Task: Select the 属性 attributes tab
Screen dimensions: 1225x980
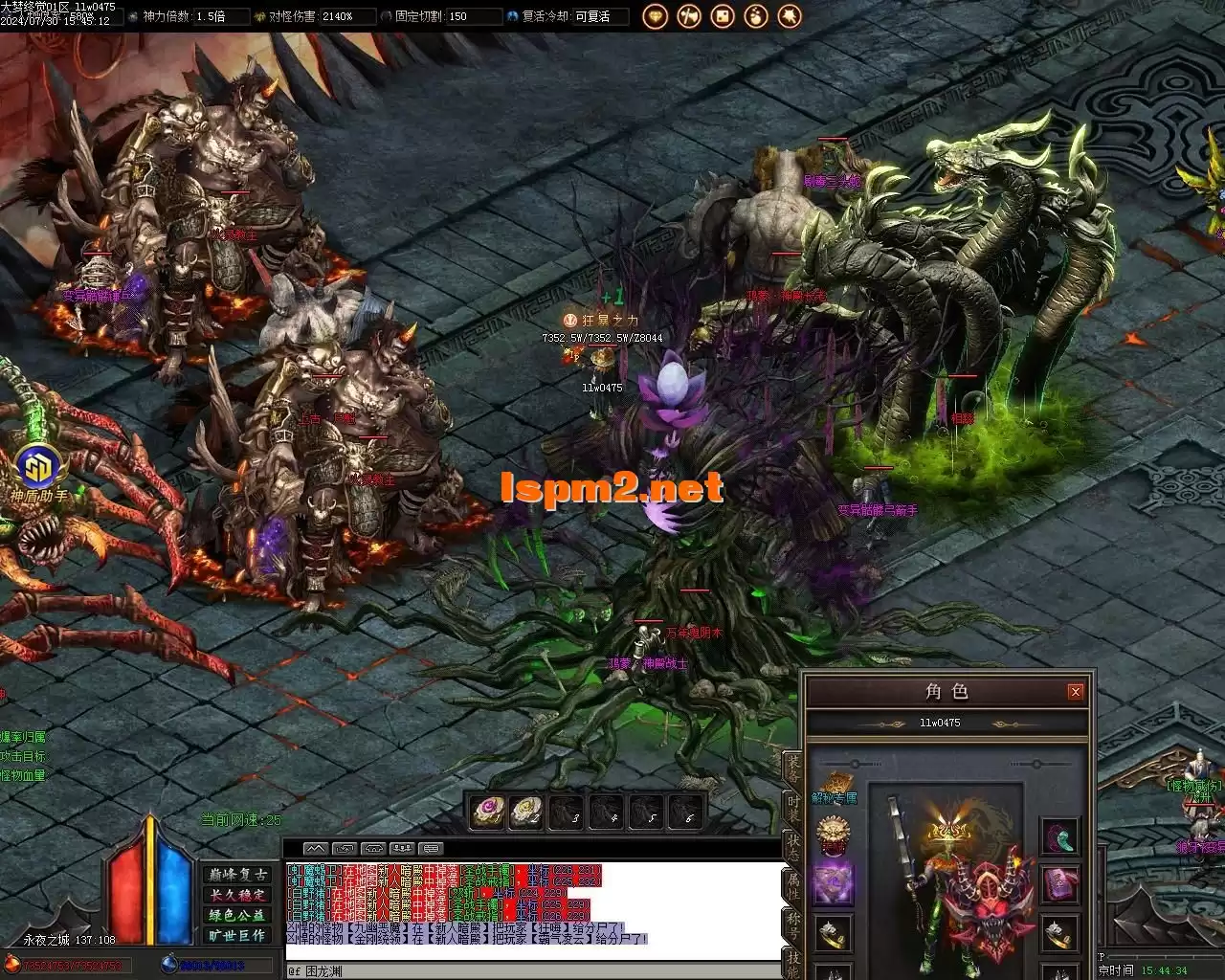Action: (x=792, y=887)
